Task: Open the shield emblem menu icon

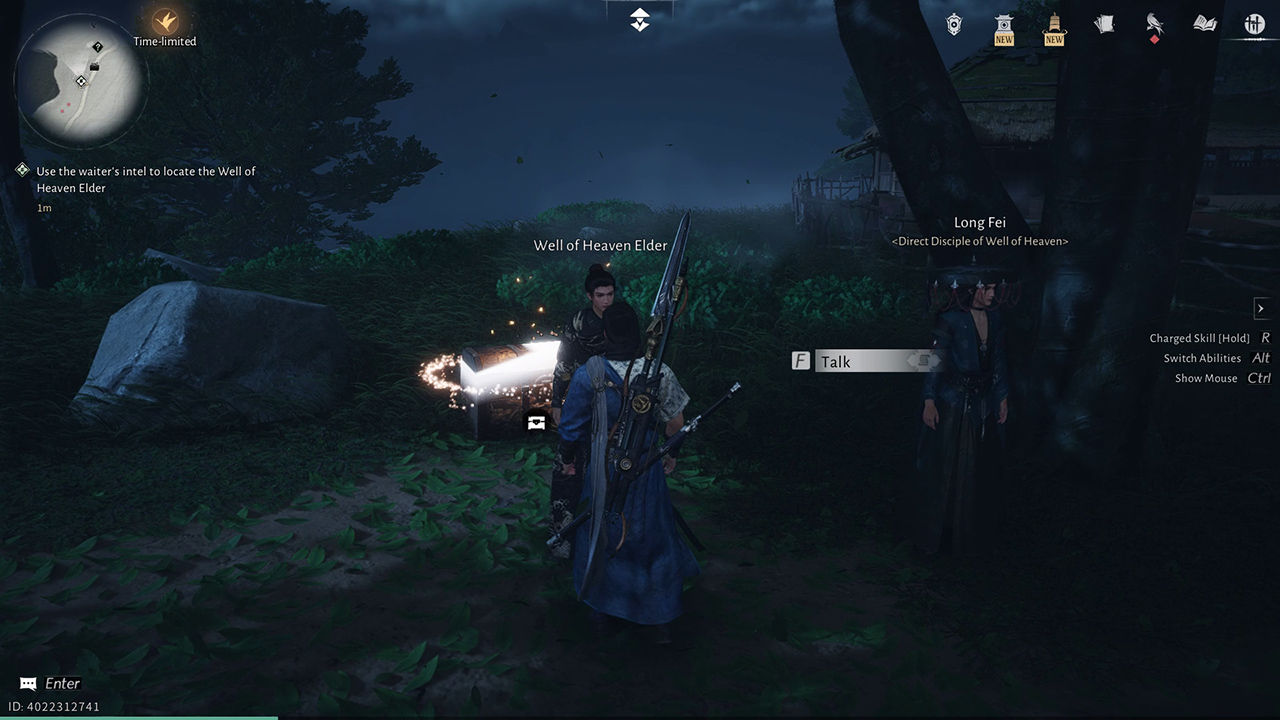Action: click(x=955, y=24)
